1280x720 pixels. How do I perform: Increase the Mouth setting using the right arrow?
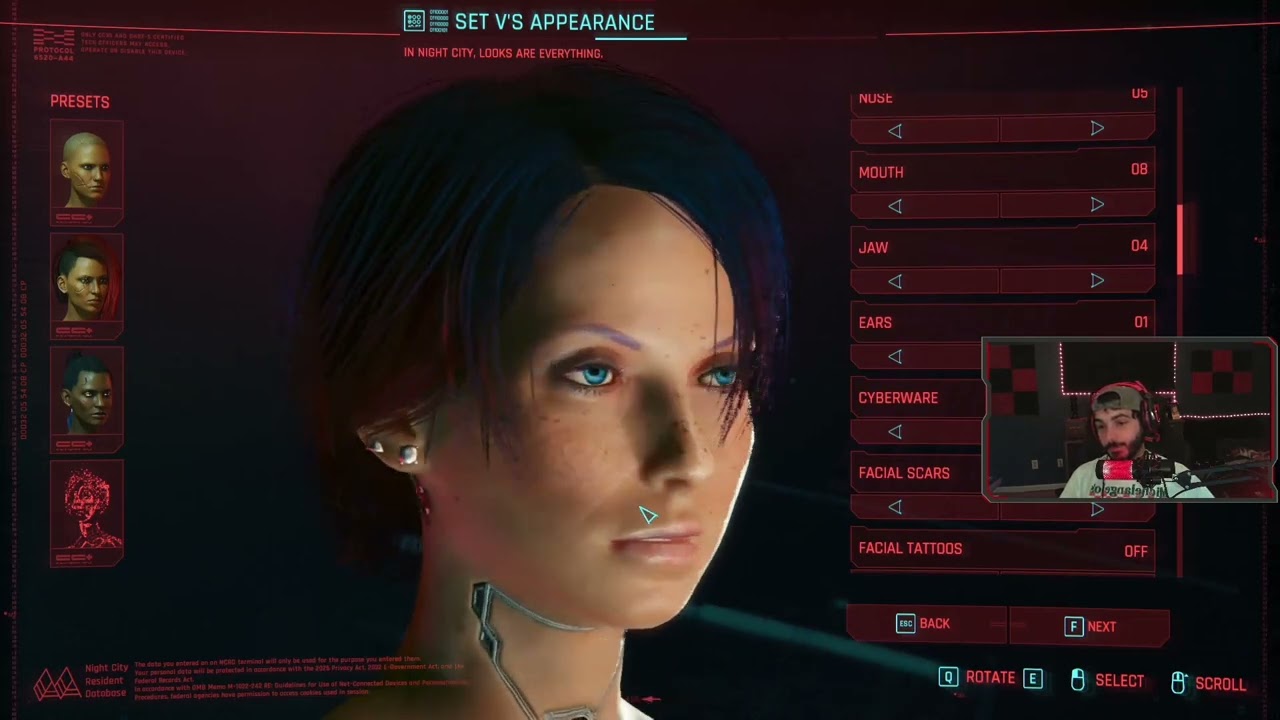pyautogui.click(x=1097, y=204)
